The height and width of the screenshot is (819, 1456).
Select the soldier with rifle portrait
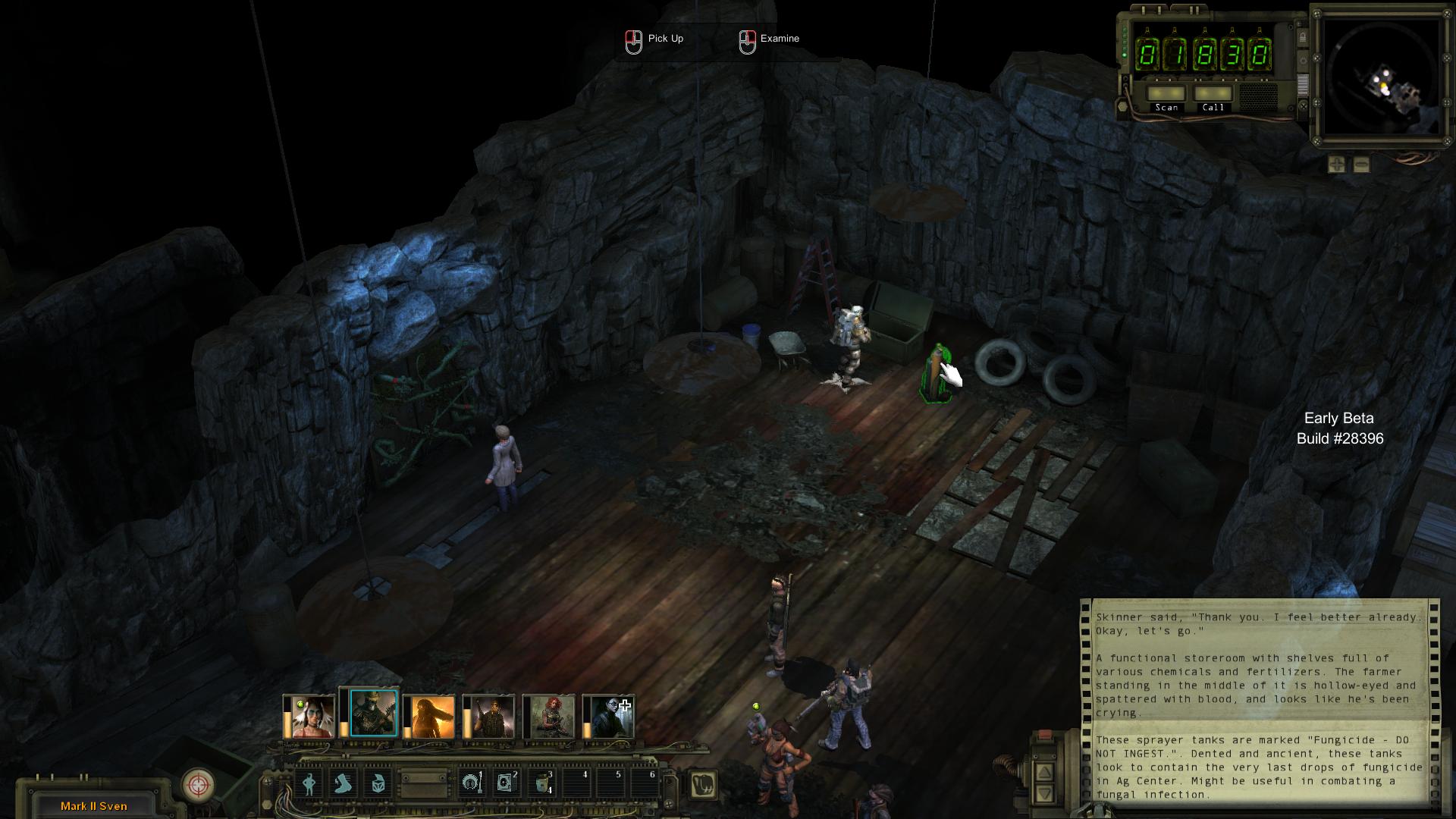click(491, 717)
